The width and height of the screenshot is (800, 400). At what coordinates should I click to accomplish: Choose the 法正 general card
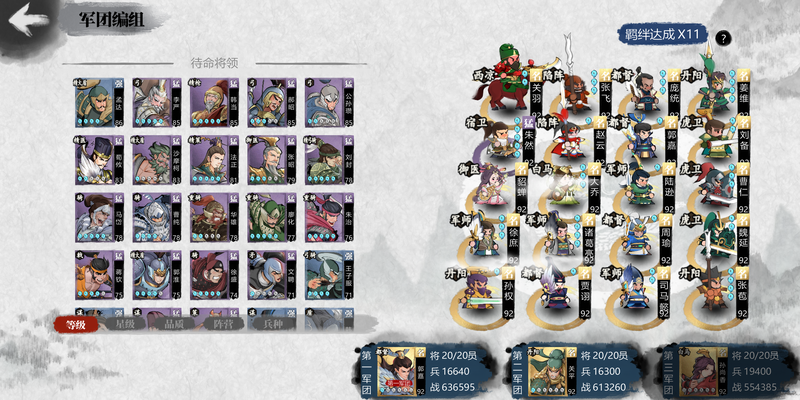(x=208, y=159)
